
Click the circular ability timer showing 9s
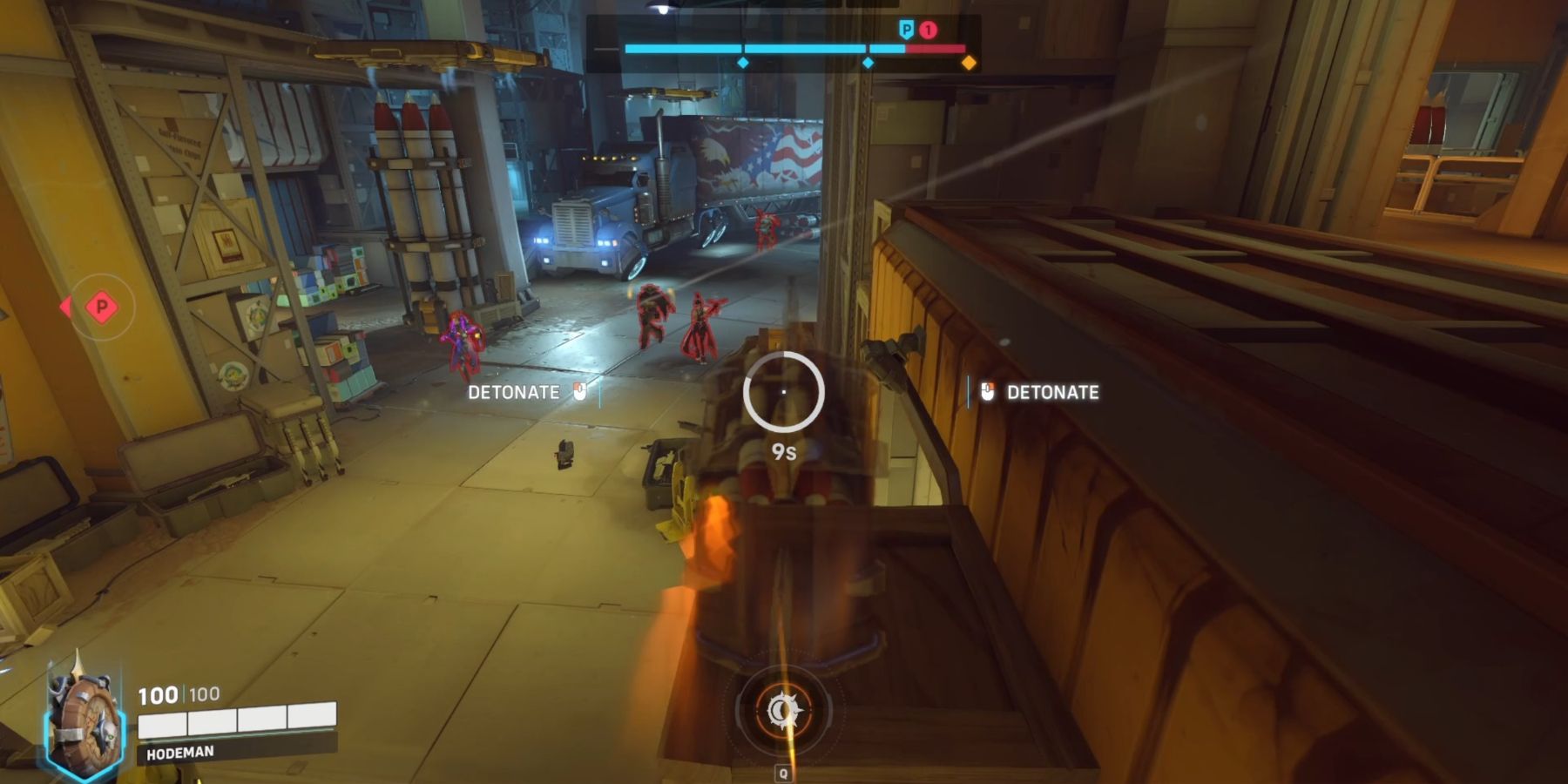[782, 396]
